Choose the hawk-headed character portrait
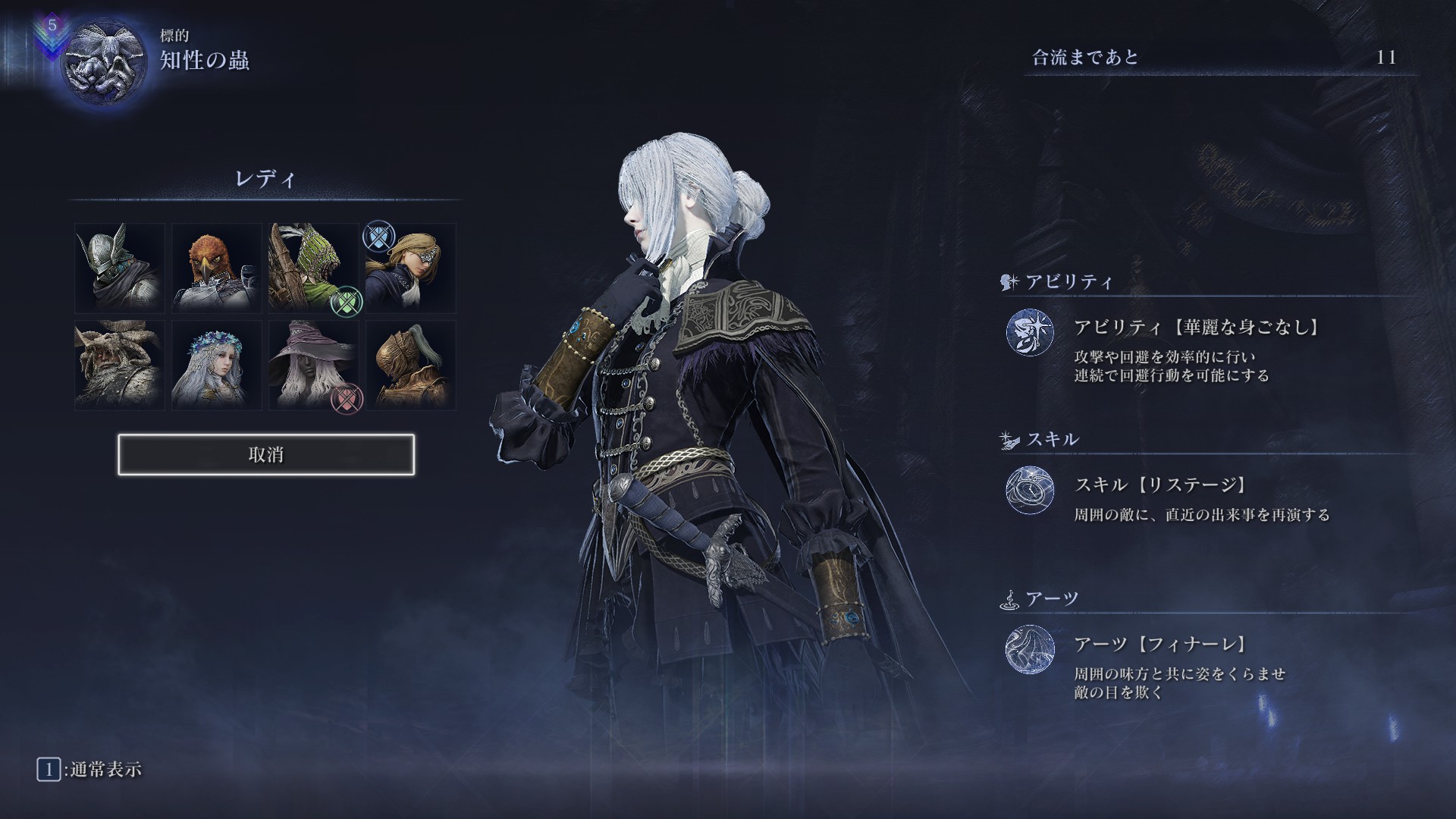Screen dimensions: 1456x819 click(217, 268)
